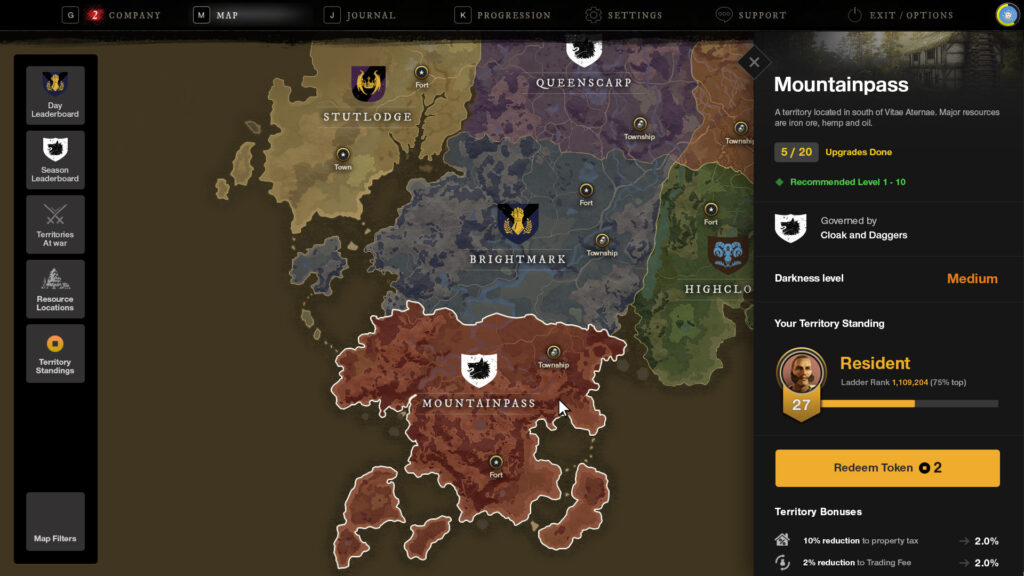View Territories At War
Viewport: 1024px width, 576px height.
(55, 224)
